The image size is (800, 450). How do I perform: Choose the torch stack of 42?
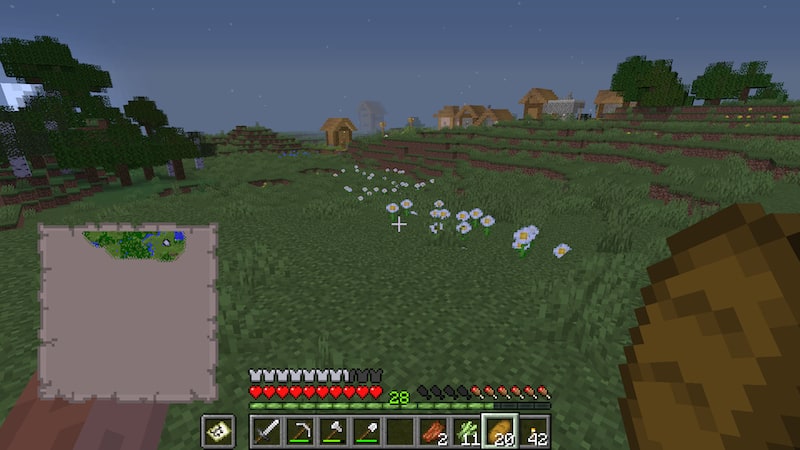pyautogui.click(x=534, y=432)
